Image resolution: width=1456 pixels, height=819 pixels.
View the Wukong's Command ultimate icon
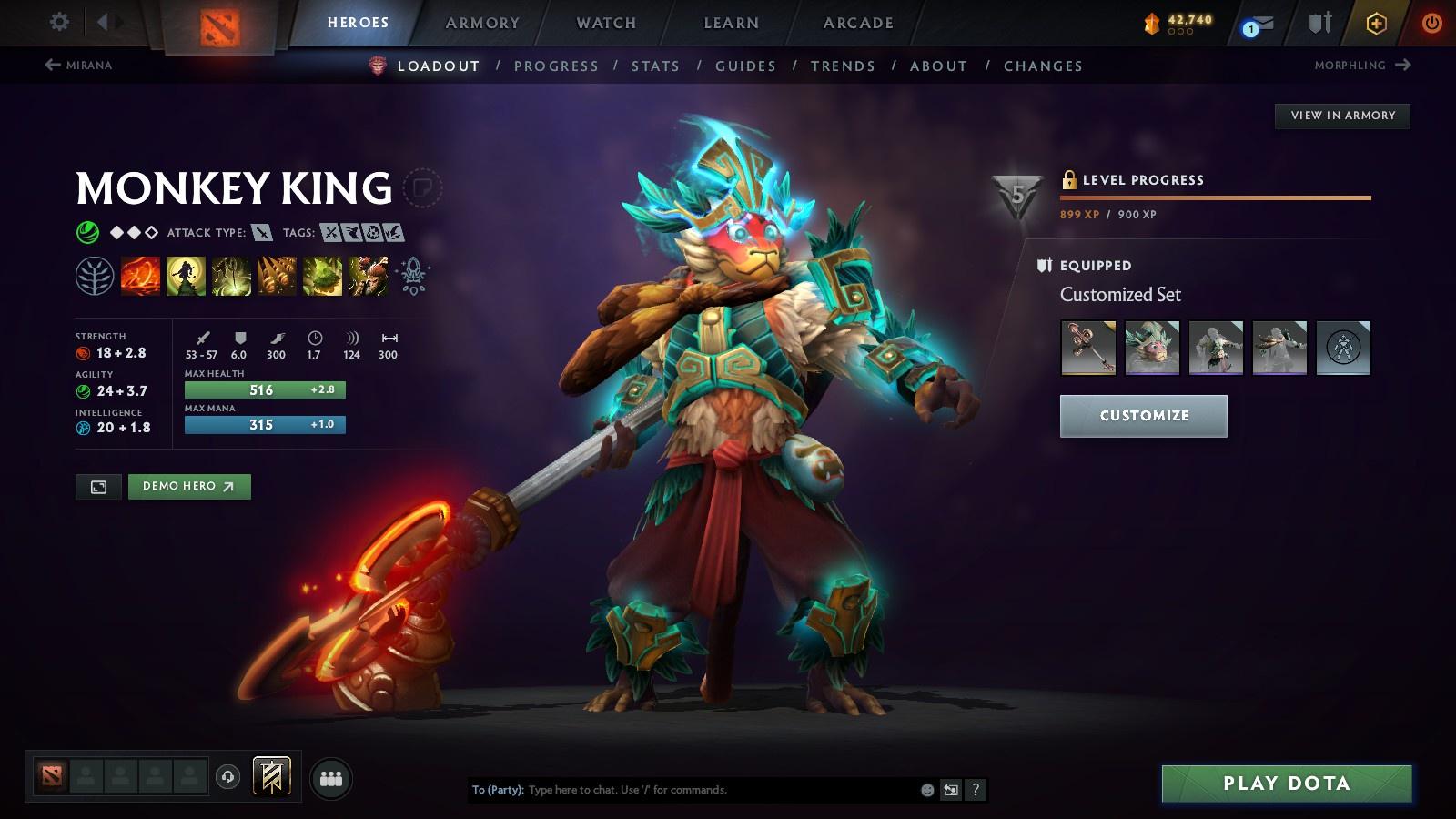369,276
